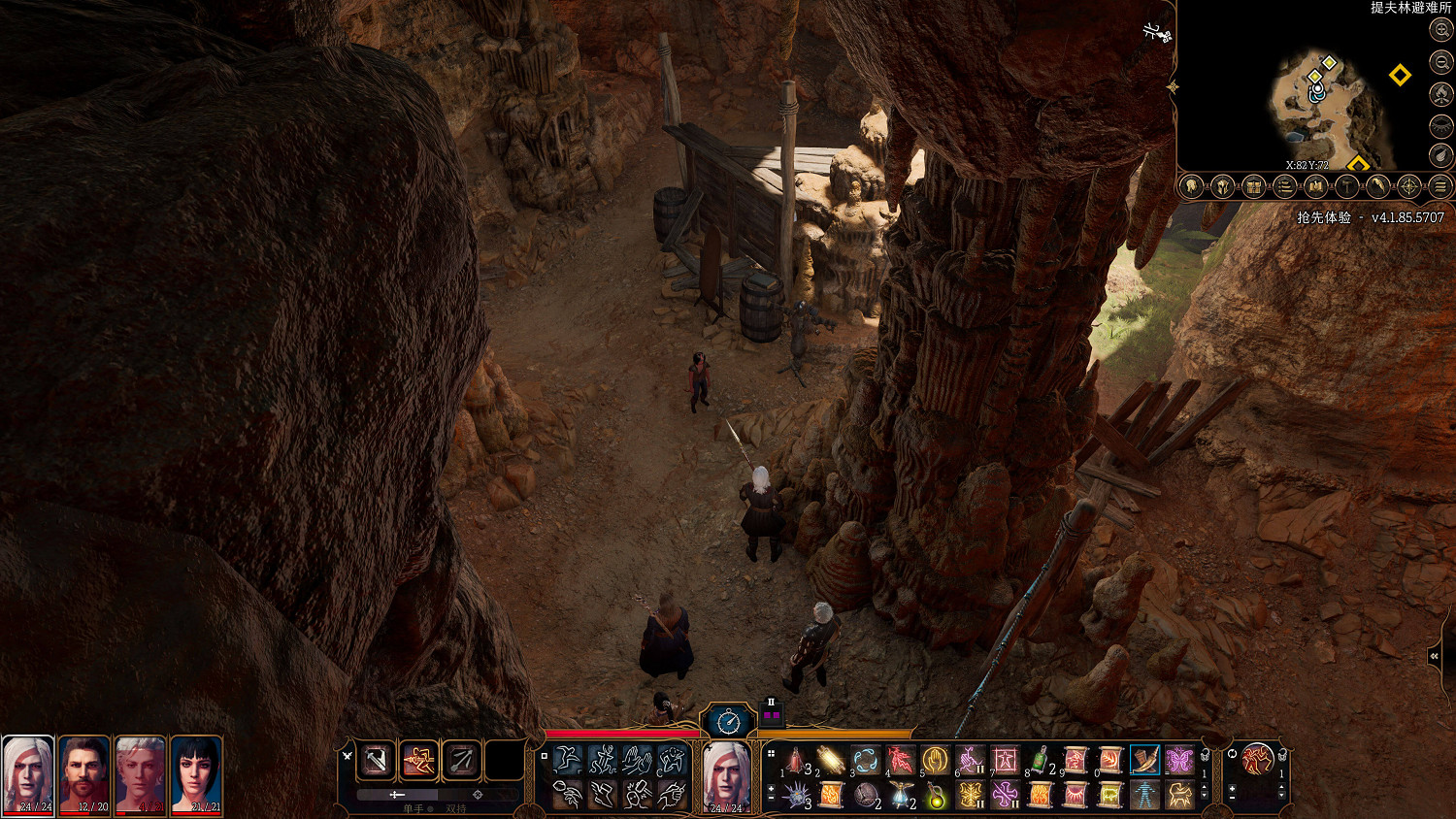Click the minimap zoom-in magnifier button
The image size is (1456, 819).
tap(1441, 30)
